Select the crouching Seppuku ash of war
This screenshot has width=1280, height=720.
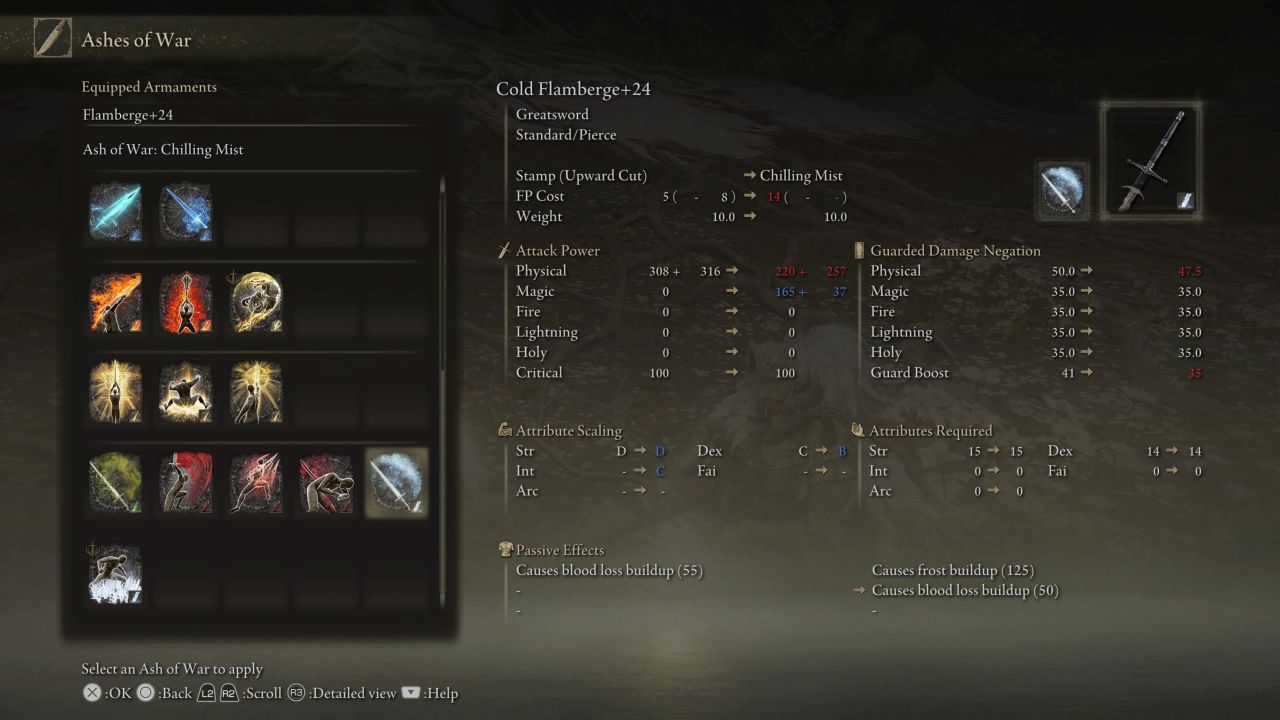pyautogui.click(x=325, y=482)
